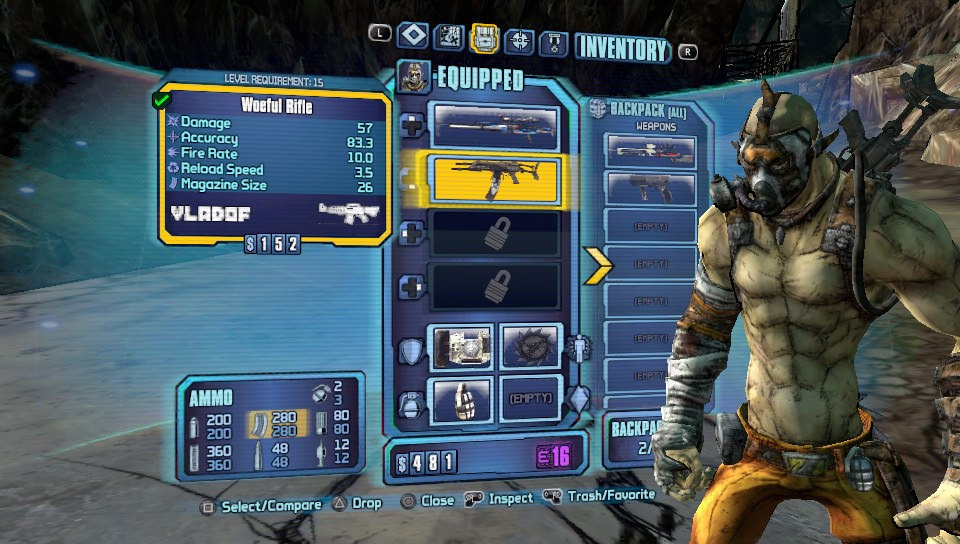Screen dimensions: 960x544
Task: Open the Badass Rank medal tab
Action: tap(554, 42)
